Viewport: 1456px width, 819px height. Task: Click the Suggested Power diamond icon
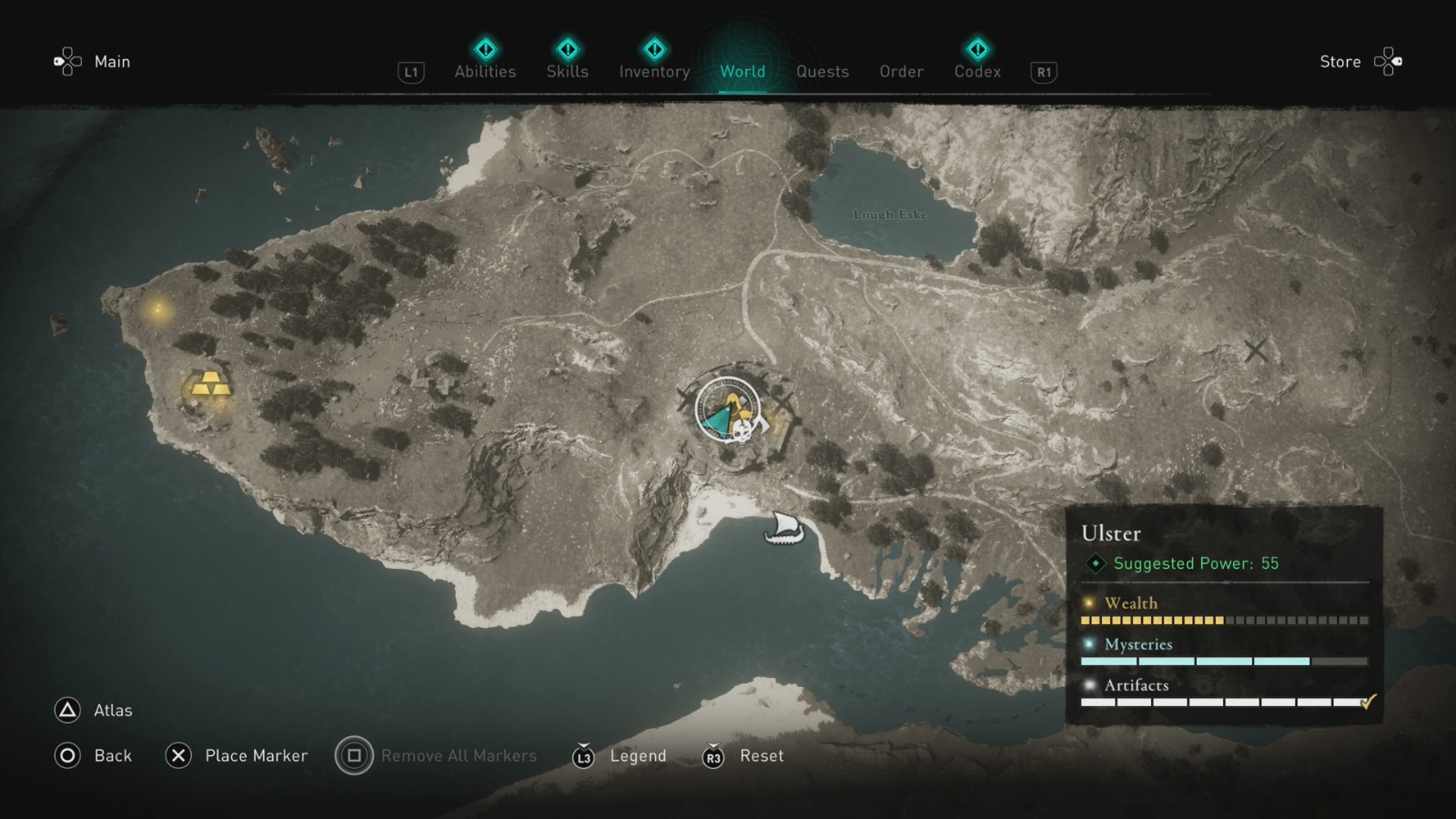[x=1095, y=563]
